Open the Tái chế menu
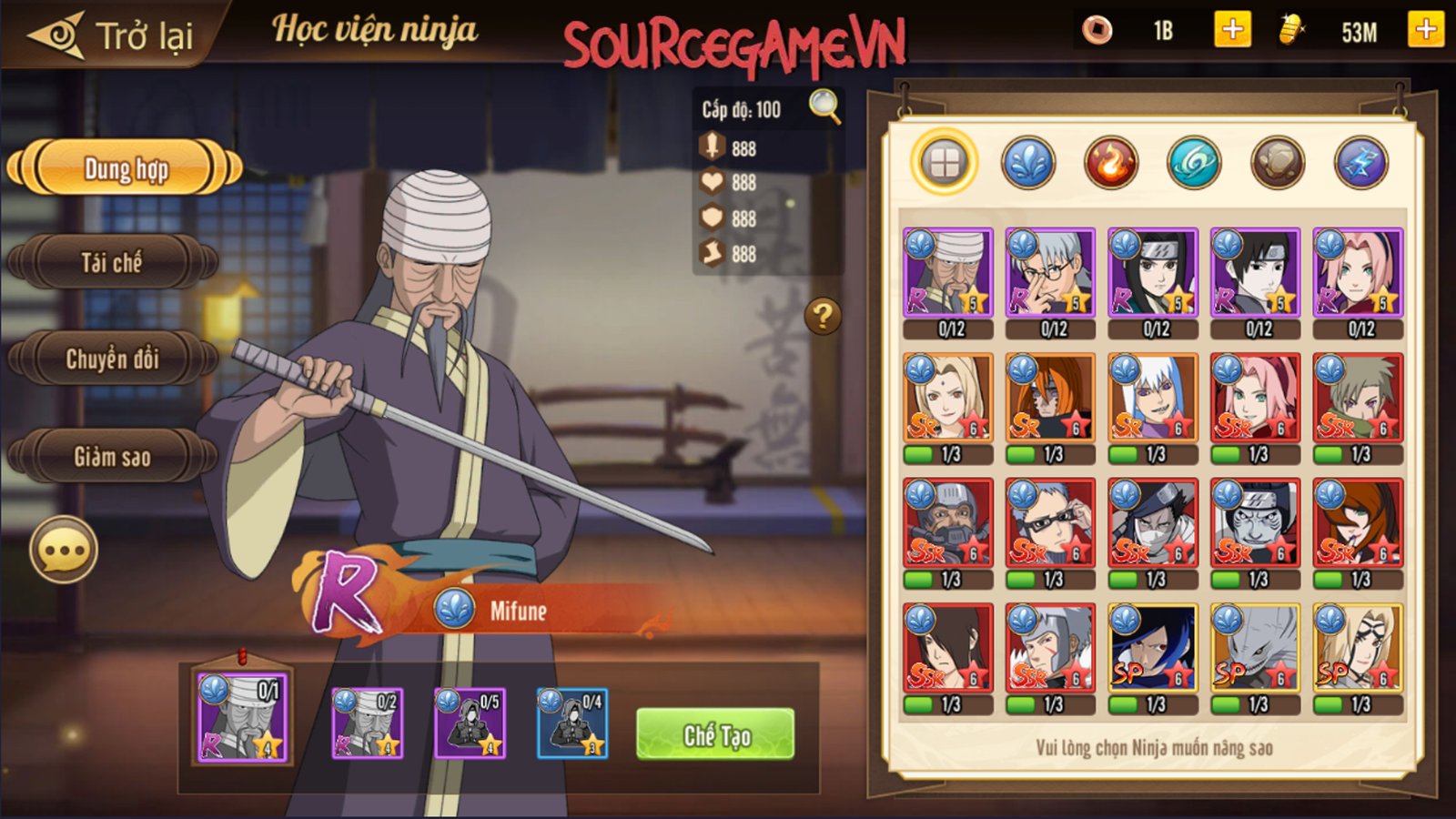 click(112, 263)
